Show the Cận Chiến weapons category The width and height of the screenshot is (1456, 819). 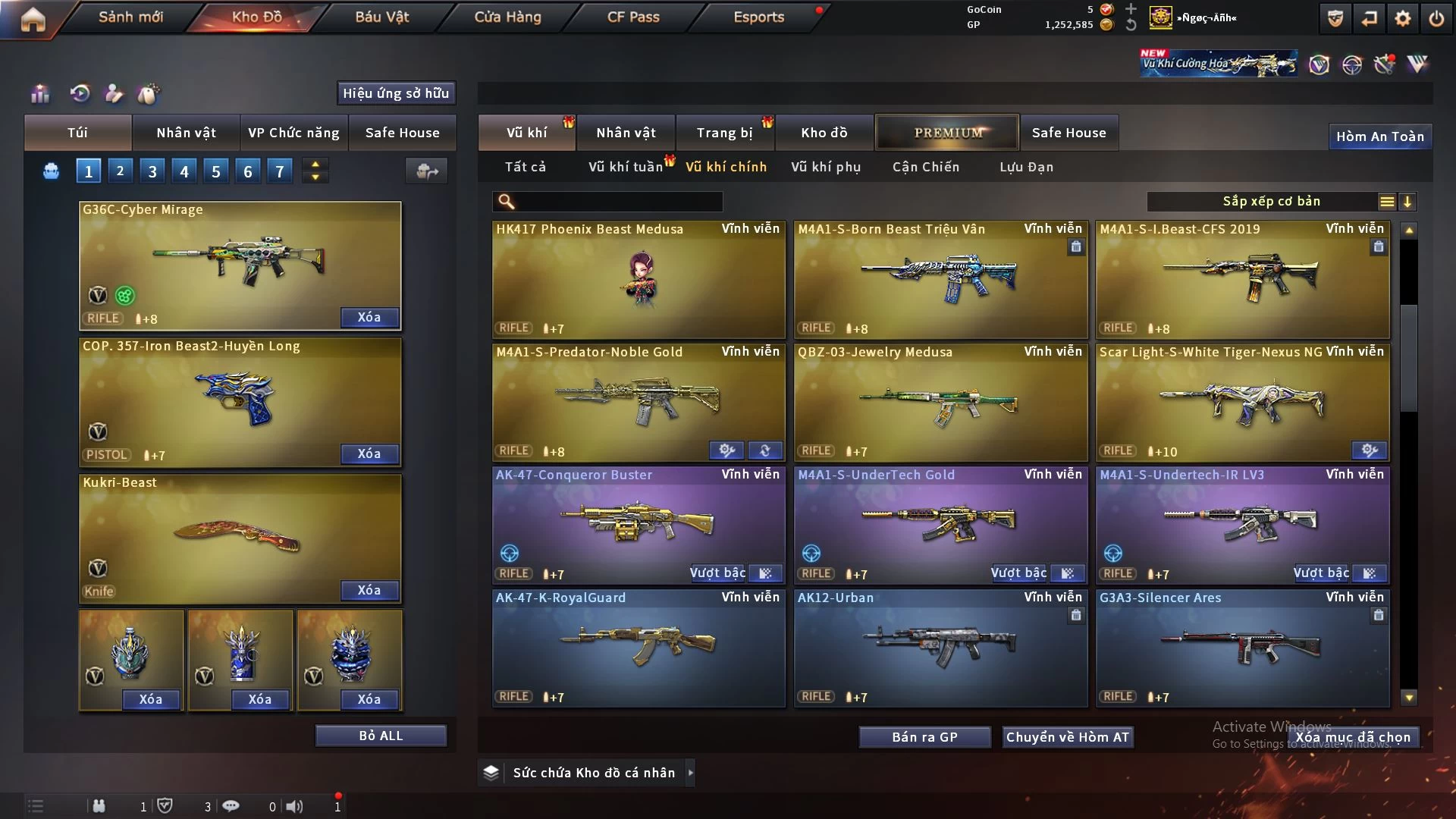coord(926,167)
